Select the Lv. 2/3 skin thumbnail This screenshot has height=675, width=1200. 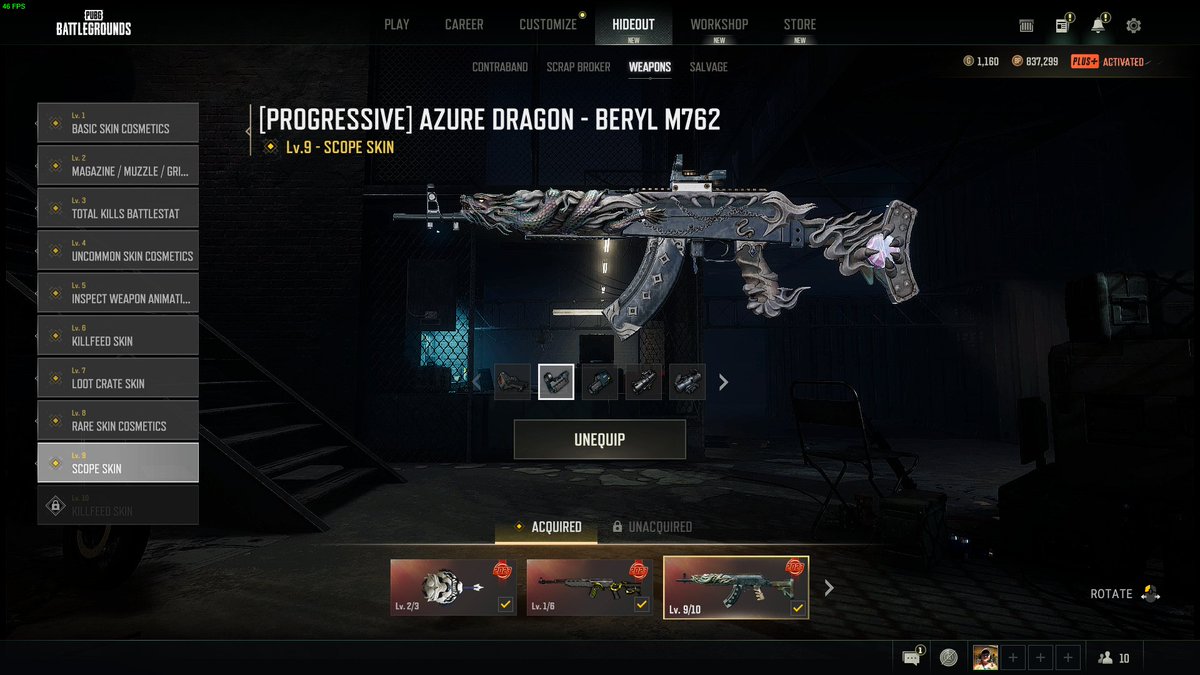[453, 588]
